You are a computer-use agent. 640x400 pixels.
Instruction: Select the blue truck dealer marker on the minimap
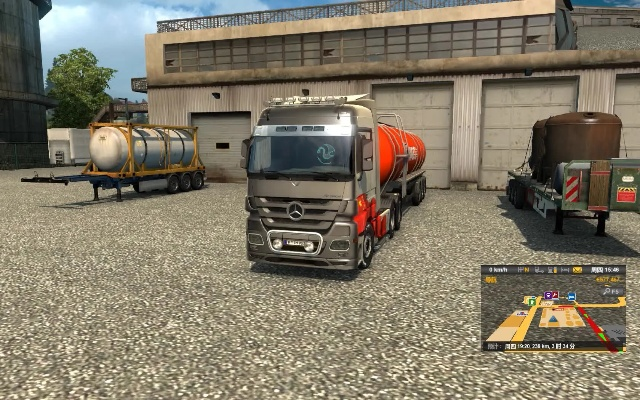[572, 296]
